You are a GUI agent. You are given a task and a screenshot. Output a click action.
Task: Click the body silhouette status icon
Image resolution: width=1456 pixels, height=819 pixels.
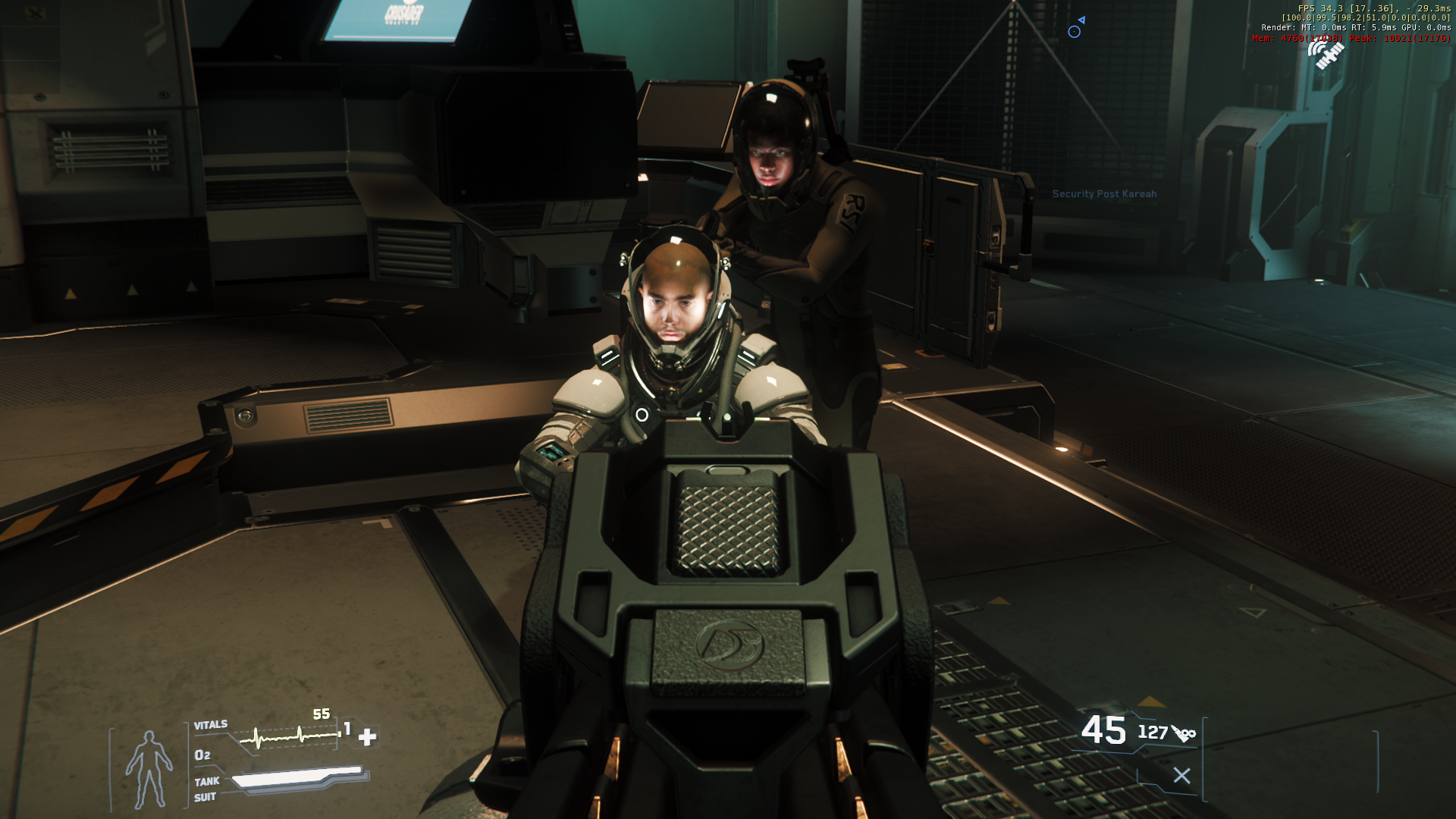[149, 769]
